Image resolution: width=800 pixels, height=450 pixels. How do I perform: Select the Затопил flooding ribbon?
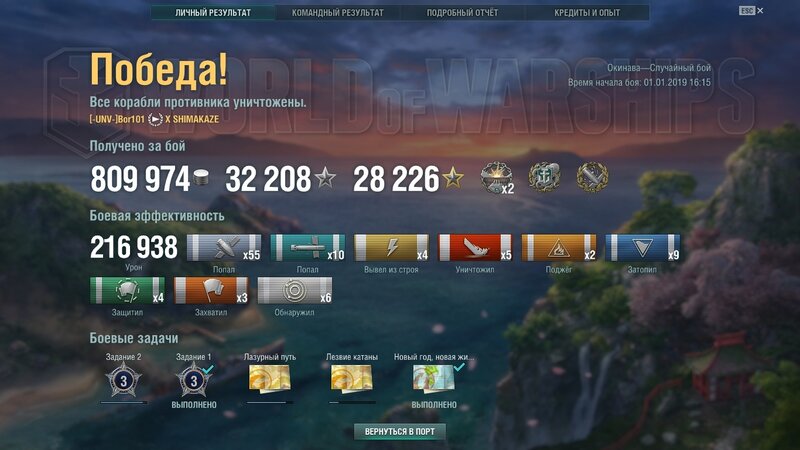tap(643, 249)
